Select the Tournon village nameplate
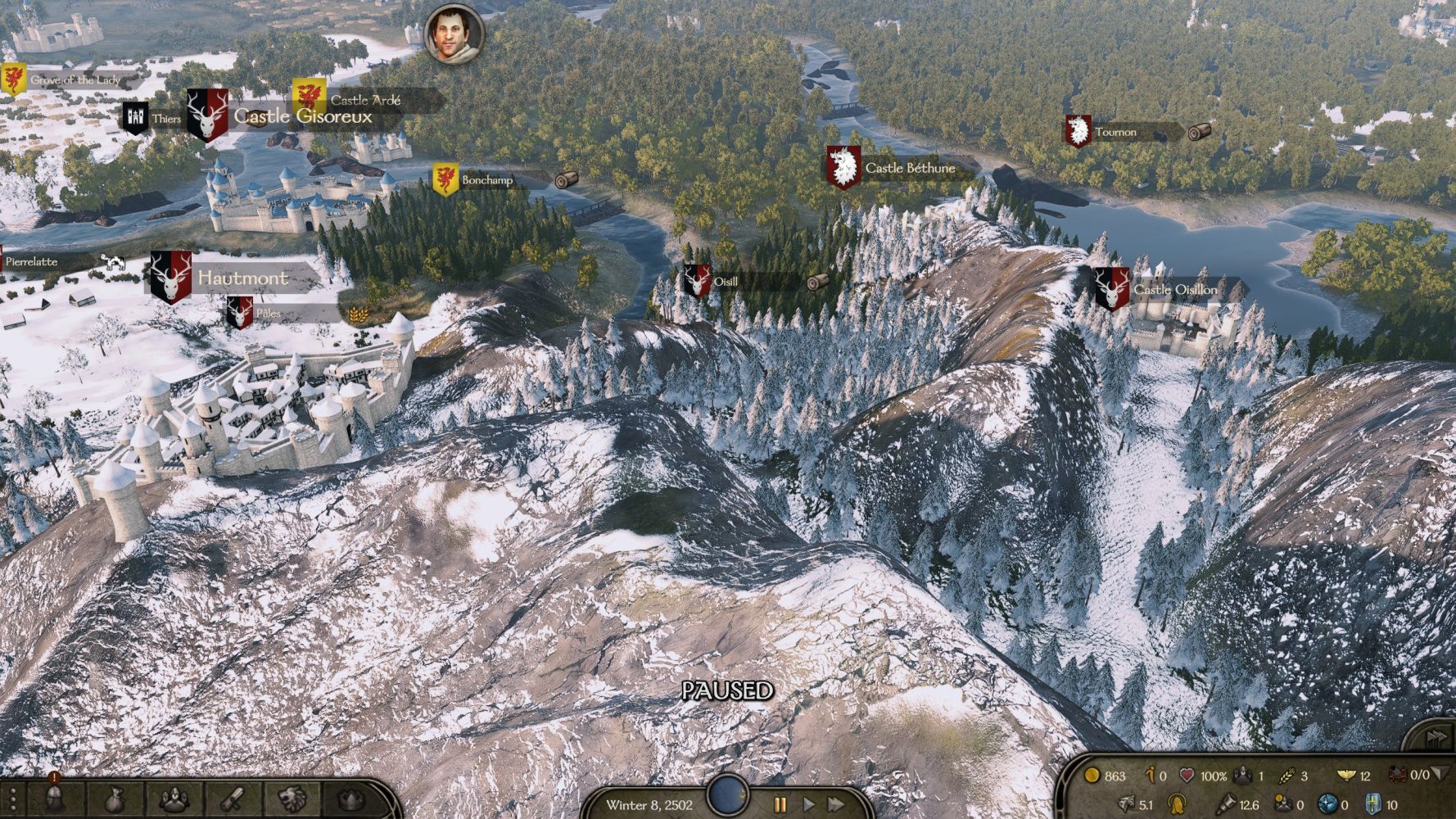 [1115, 132]
